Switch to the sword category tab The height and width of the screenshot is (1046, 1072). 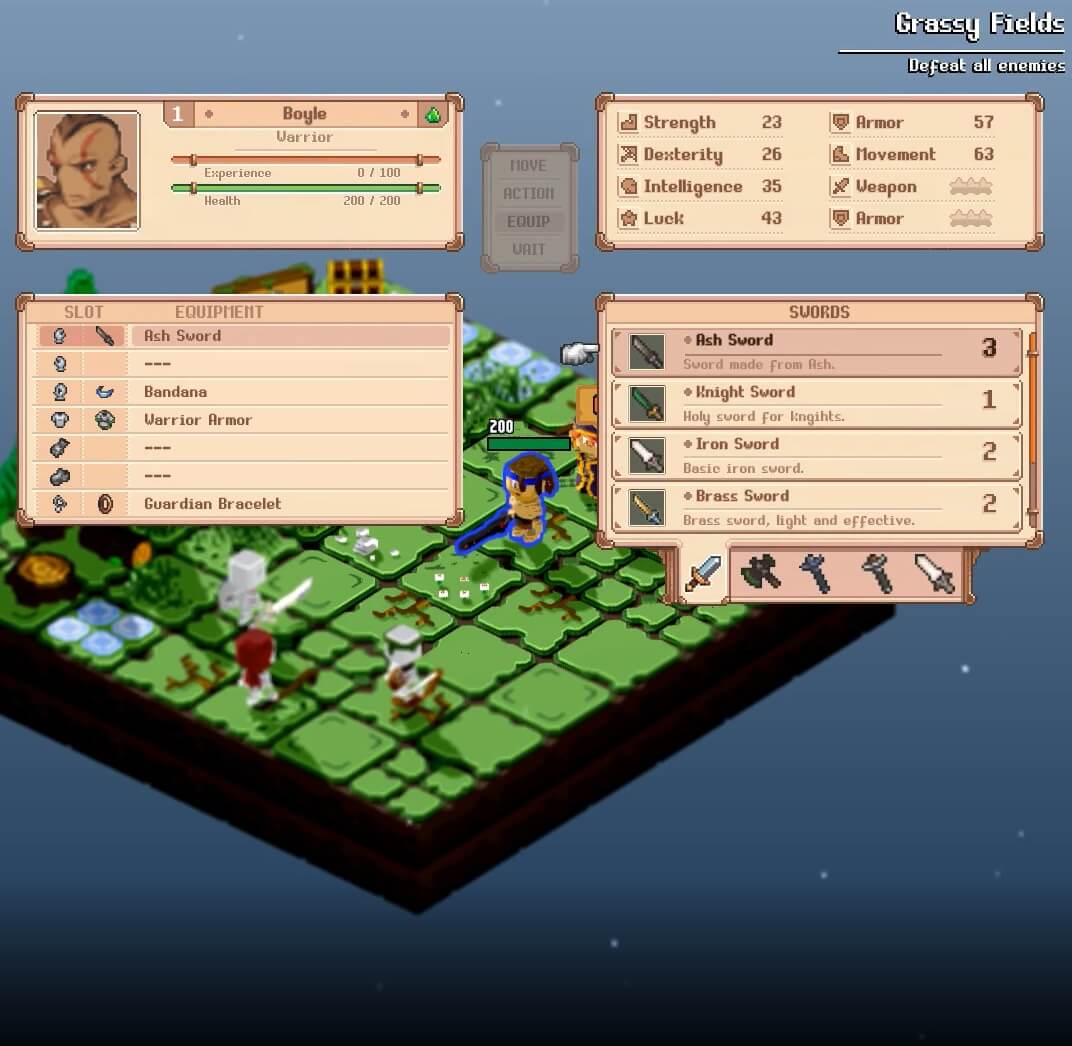[x=704, y=574]
